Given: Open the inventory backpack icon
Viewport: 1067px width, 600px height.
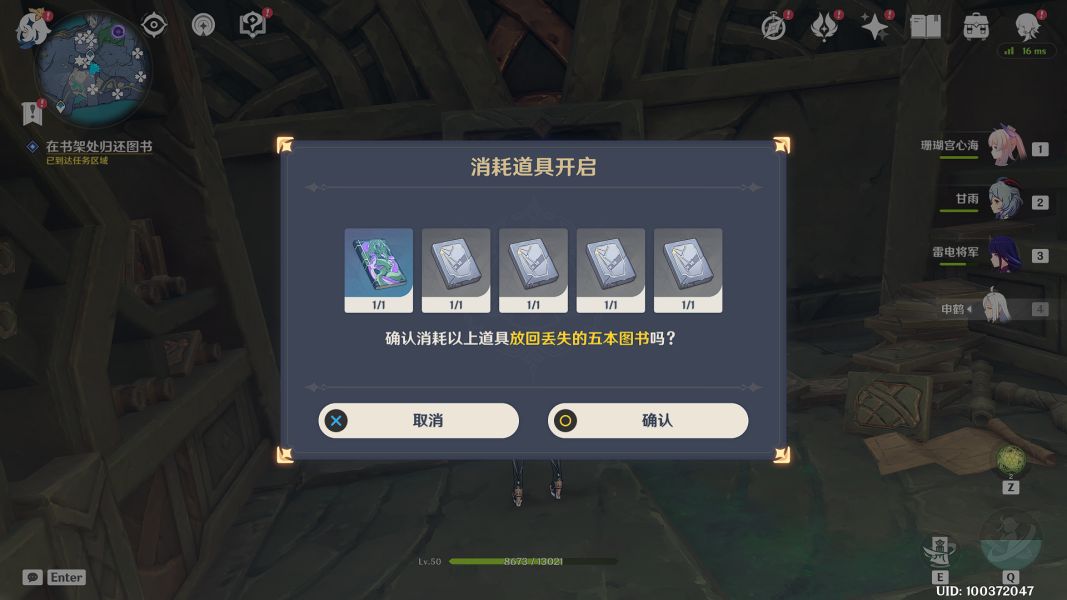Looking at the screenshot, I should pos(977,27).
